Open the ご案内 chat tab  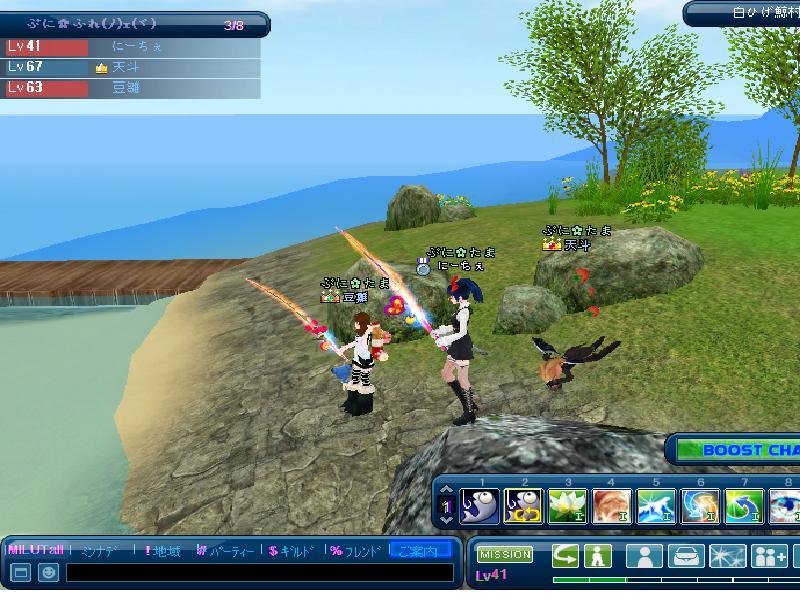[x=418, y=551]
